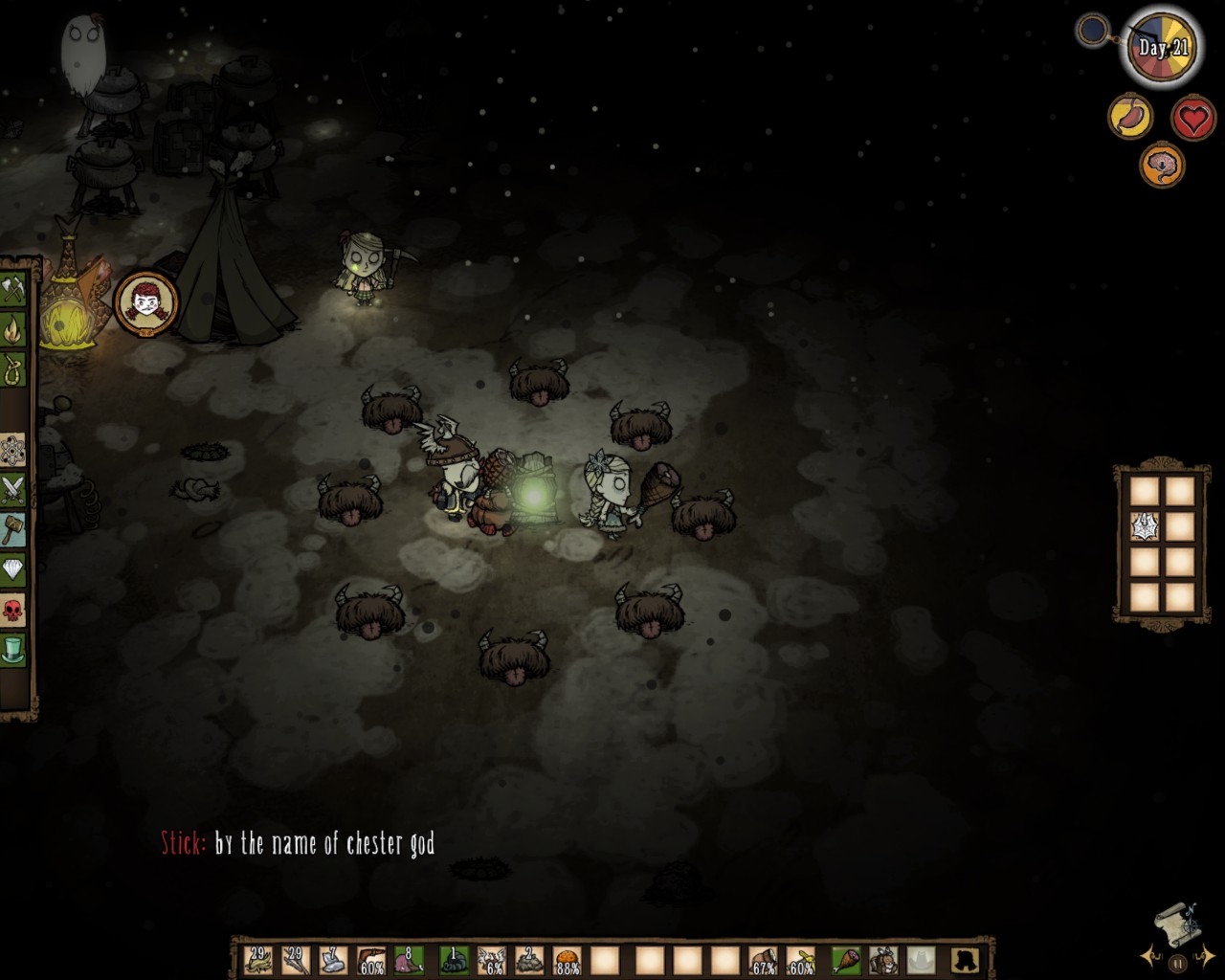The height and width of the screenshot is (980, 1225).
Task: Open the map scroll icon
Action: tap(1175, 924)
